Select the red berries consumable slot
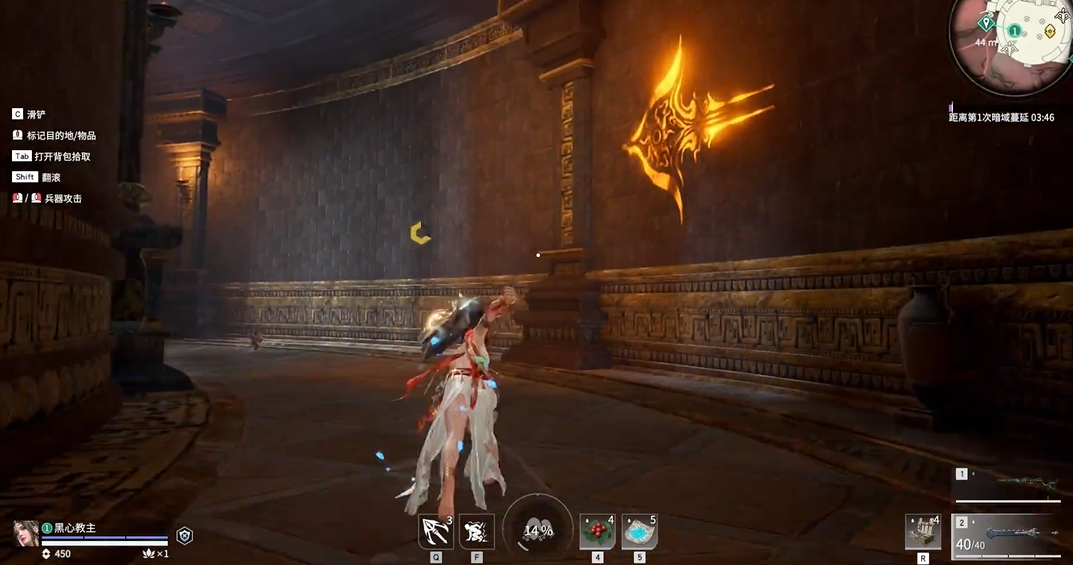The height and width of the screenshot is (565, 1073). [597, 531]
